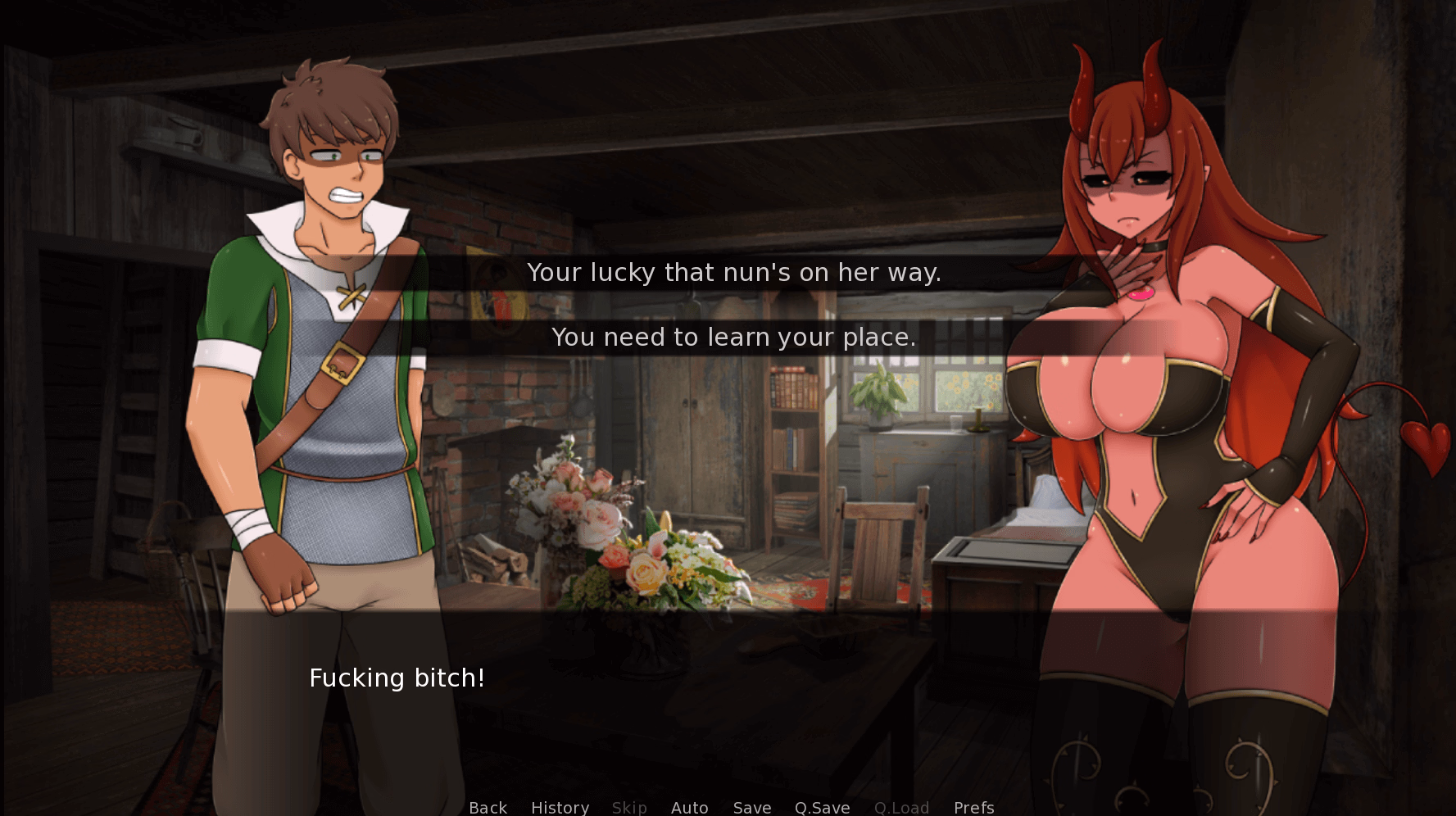Viewport: 1456px width, 816px height.
Task: Open the History log
Action: point(560,808)
